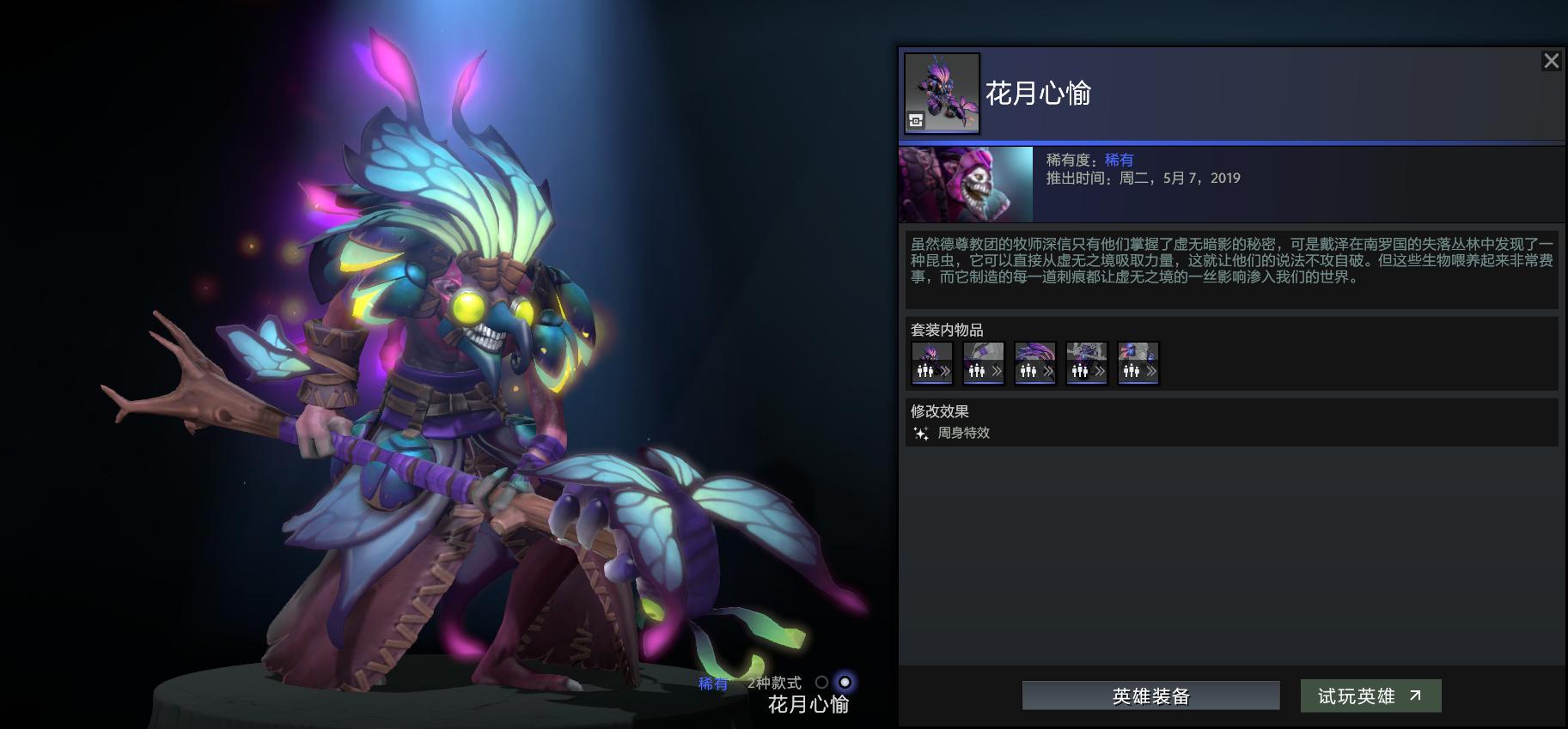1568x729 pixels.
Task: Click the blue progress bar under an item thumbnail
Action: pos(931,383)
